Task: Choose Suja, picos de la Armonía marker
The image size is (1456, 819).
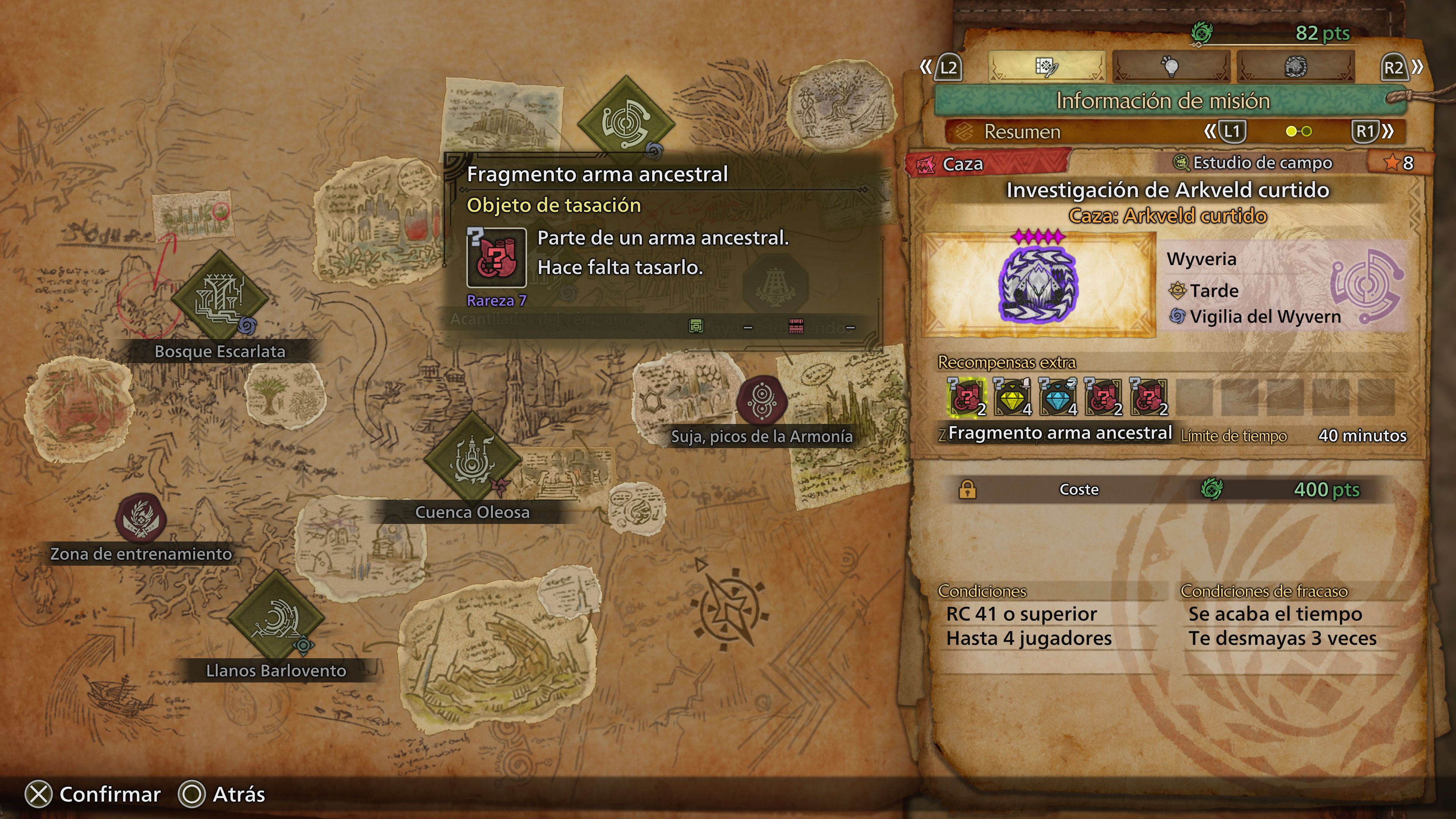Action: [x=762, y=401]
